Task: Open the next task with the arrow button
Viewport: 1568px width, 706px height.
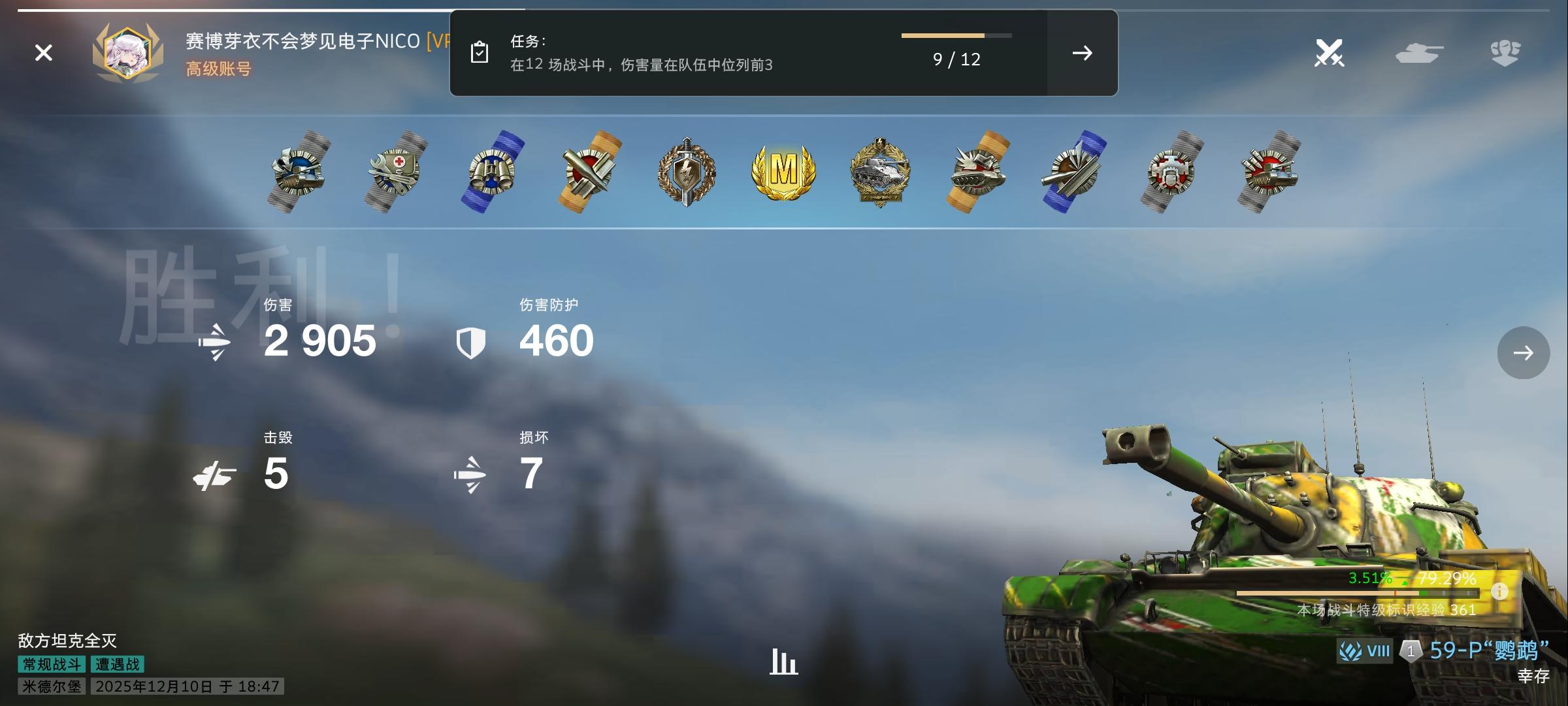Action: tap(1082, 54)
